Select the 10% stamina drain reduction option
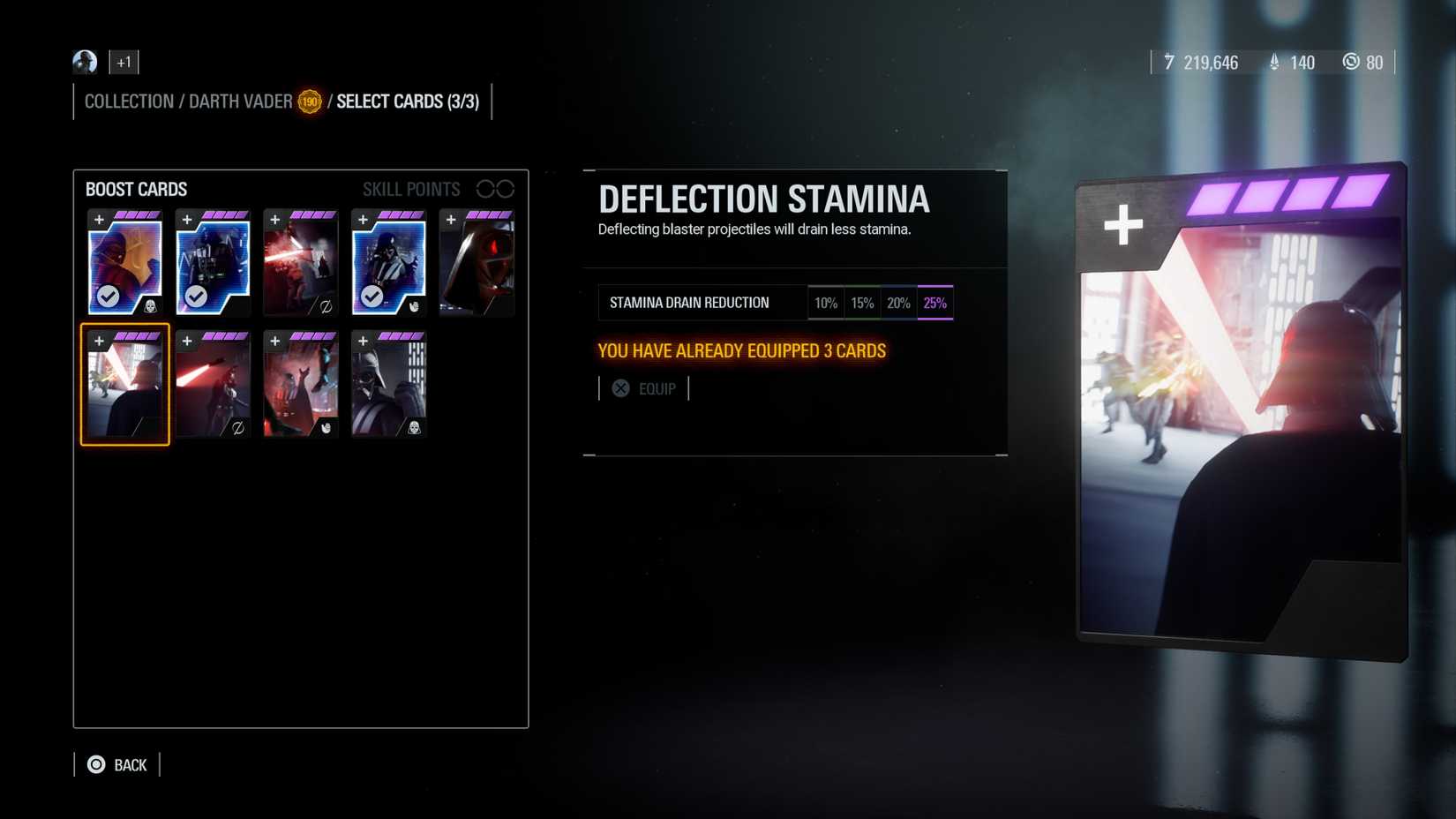 (x=826, y=303)
